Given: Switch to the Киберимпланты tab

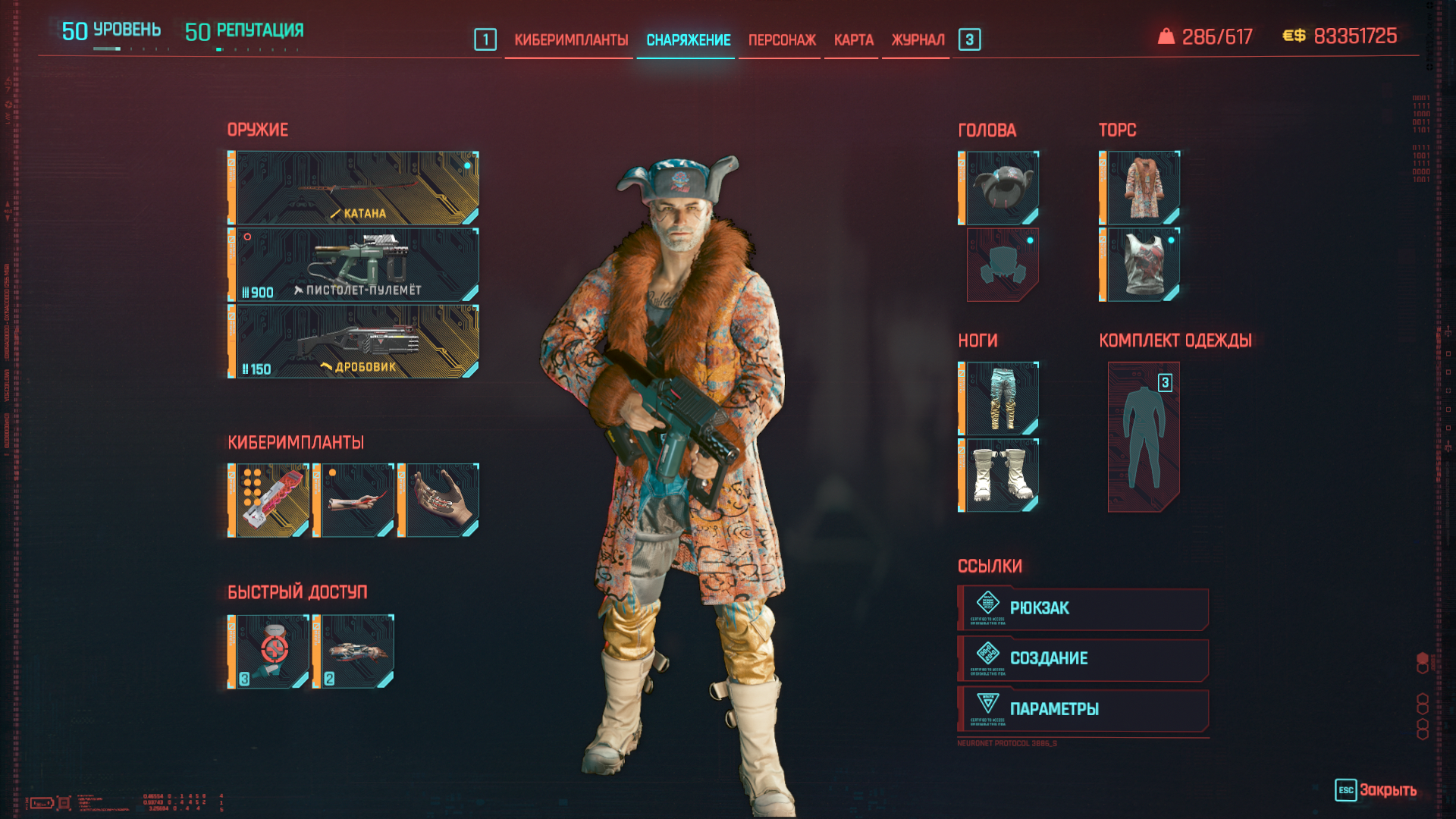Looking at the screenshot, I should click(571, 40).
